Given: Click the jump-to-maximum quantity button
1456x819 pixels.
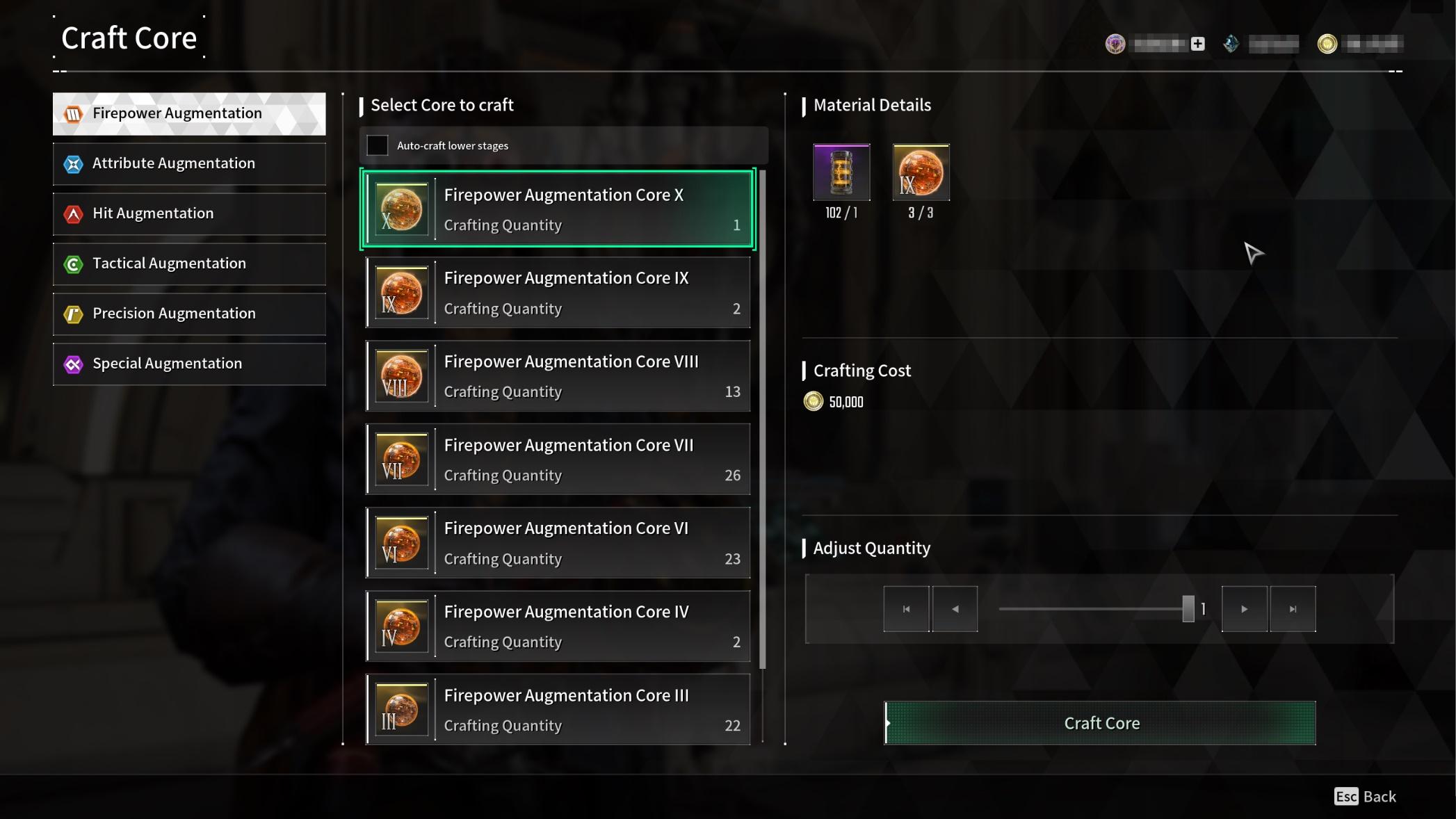Looking at the screenshot, I should point(1293,608).
